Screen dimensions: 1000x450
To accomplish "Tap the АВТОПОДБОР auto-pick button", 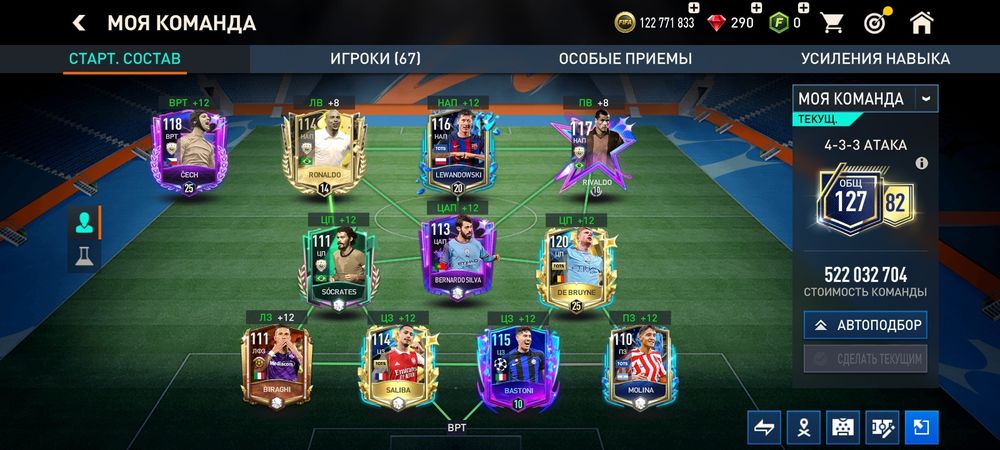I will (x=865, y=325).
